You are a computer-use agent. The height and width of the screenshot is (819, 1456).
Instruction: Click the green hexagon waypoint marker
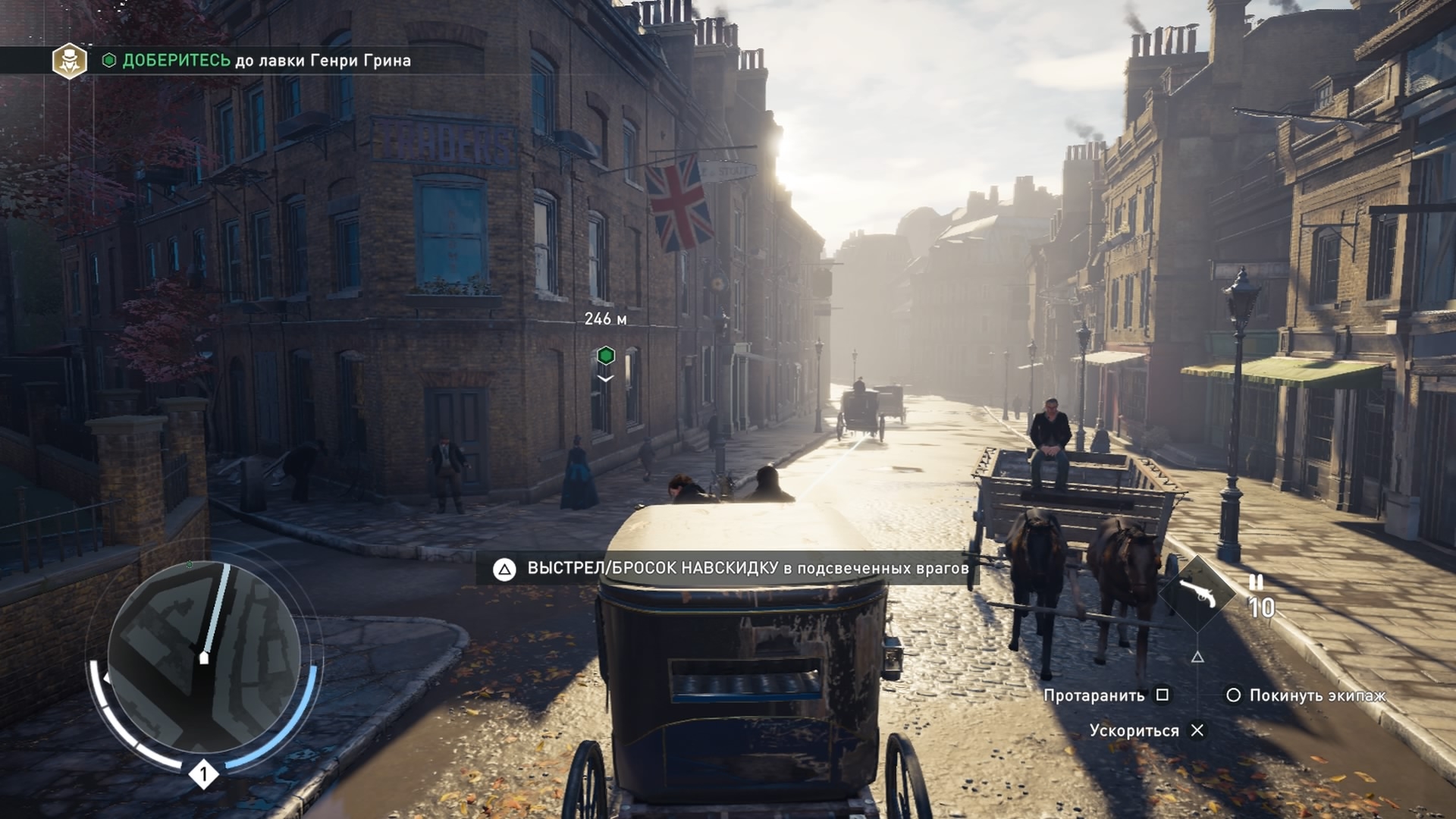pyautogui.click(x=605, y=355)
